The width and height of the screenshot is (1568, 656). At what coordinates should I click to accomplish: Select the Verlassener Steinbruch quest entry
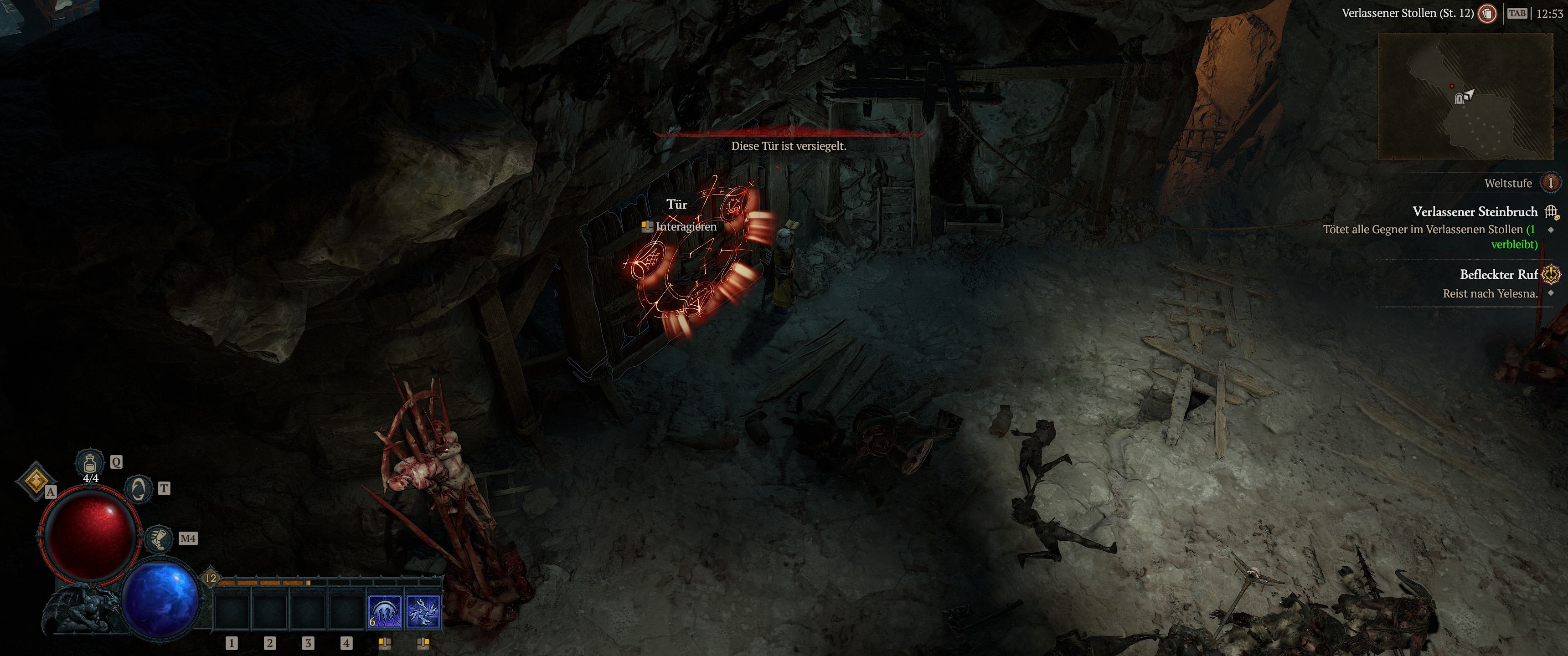(1474, 212)
